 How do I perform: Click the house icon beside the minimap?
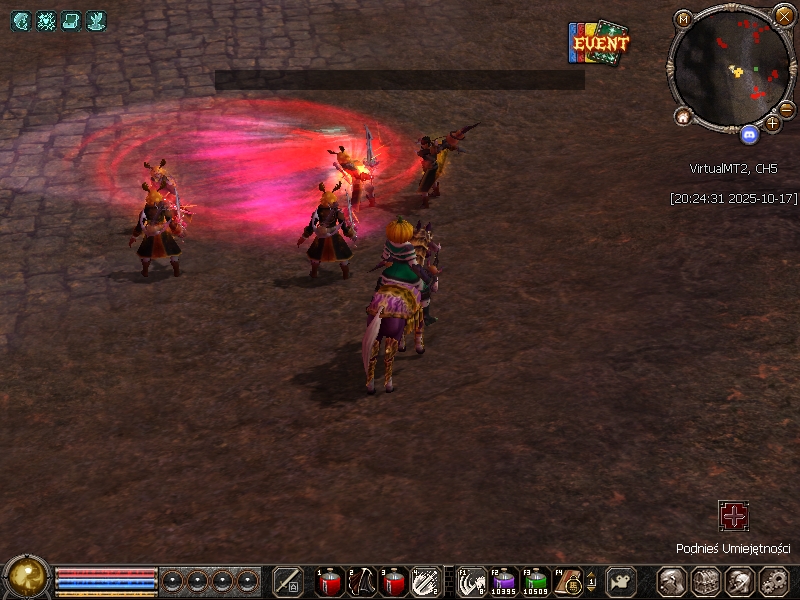tap(684, 117)
